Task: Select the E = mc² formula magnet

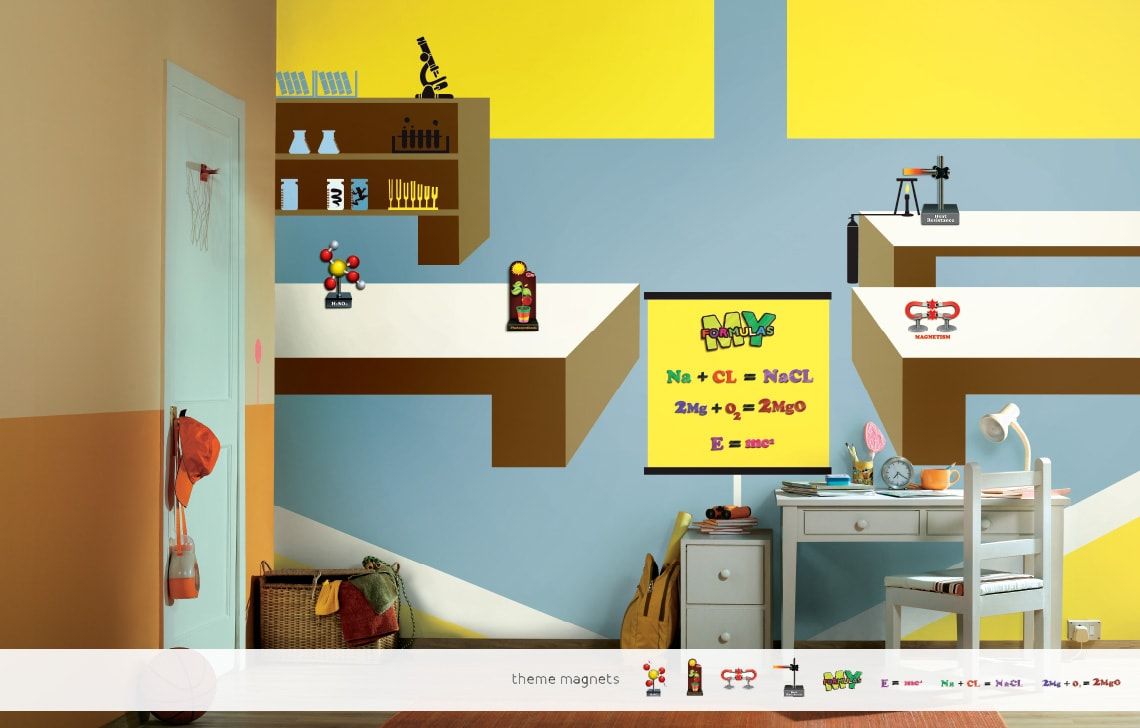Action: pos(901,682)
